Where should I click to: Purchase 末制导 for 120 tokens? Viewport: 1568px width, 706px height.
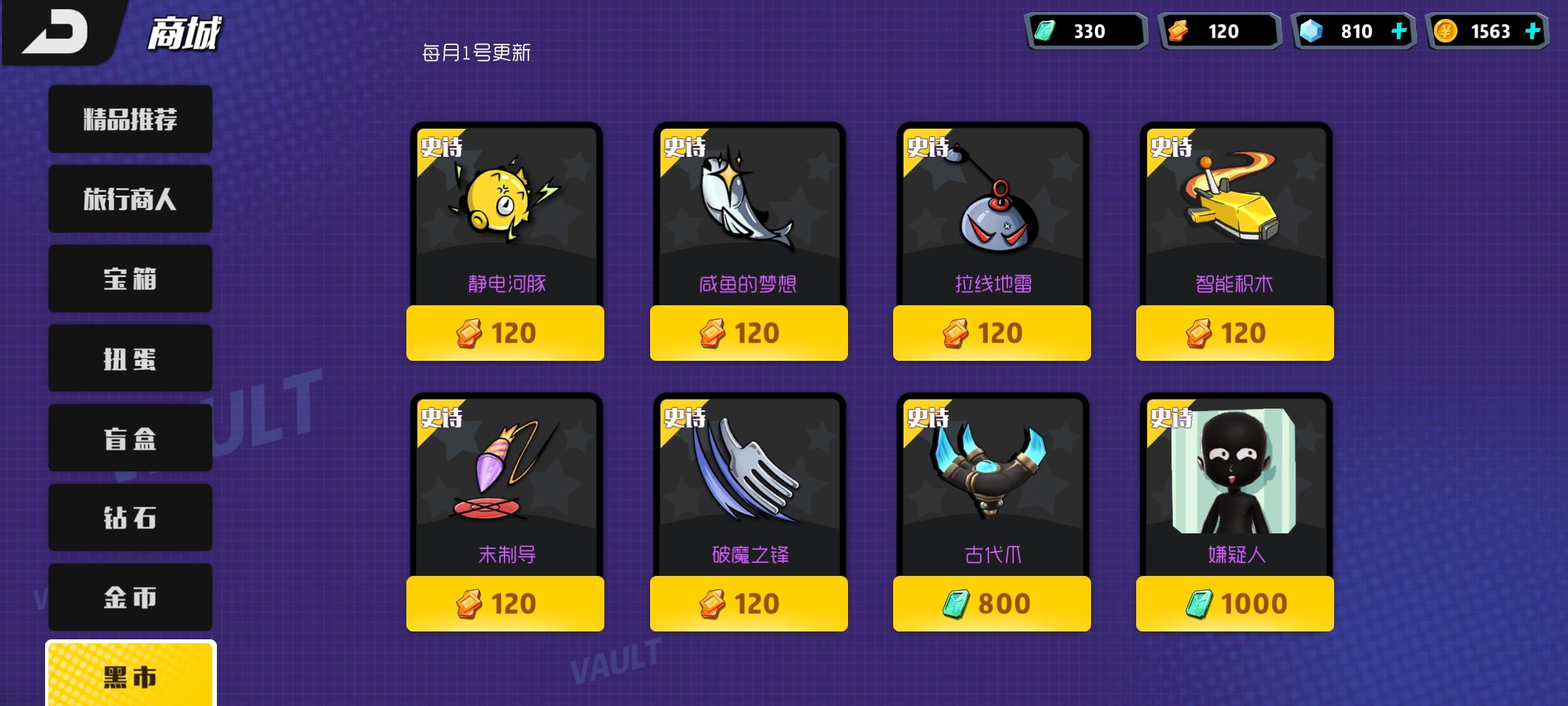505,605
